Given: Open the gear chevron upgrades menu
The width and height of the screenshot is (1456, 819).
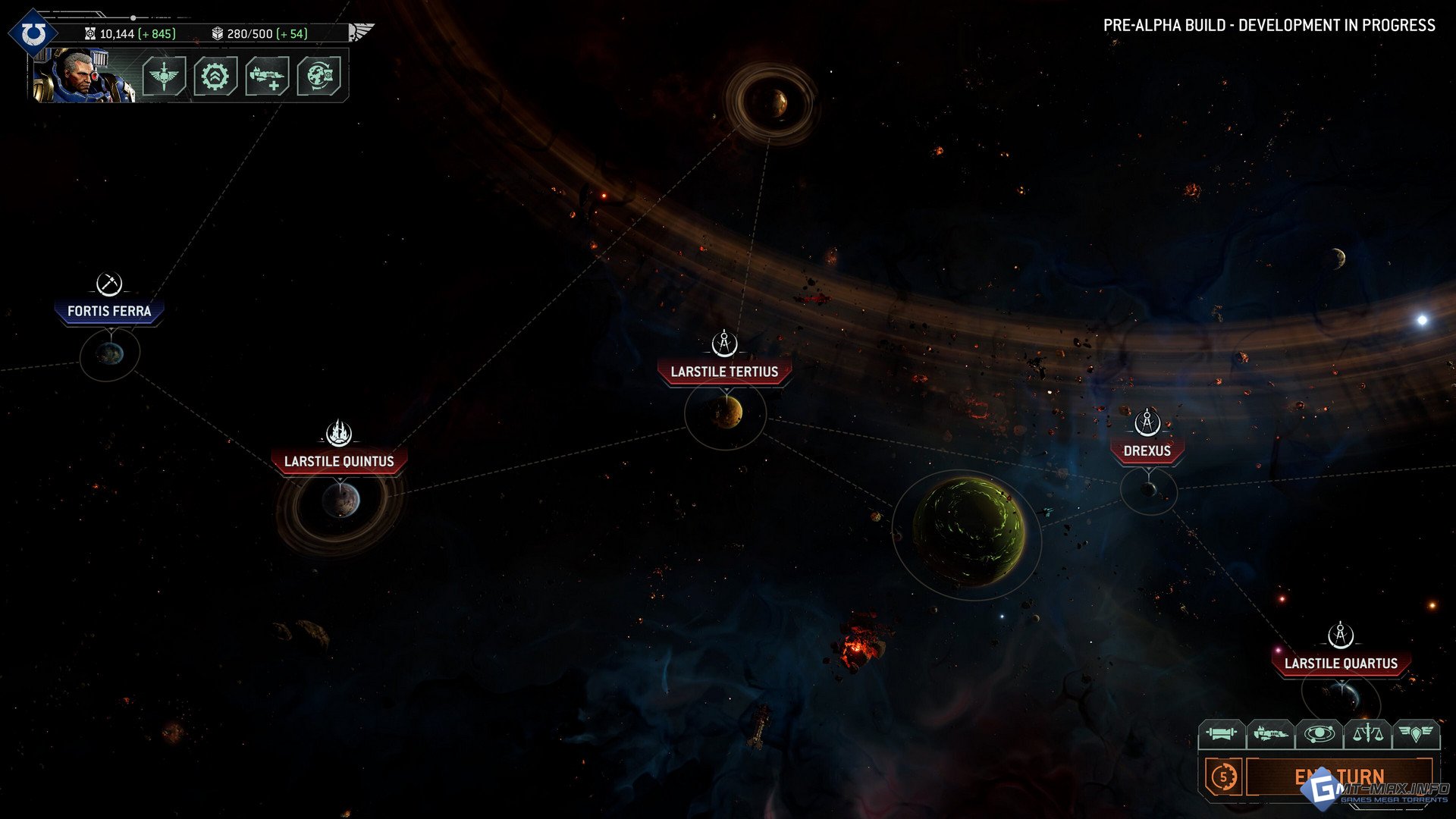Looking at the screenshot, I should coord(215,76).
